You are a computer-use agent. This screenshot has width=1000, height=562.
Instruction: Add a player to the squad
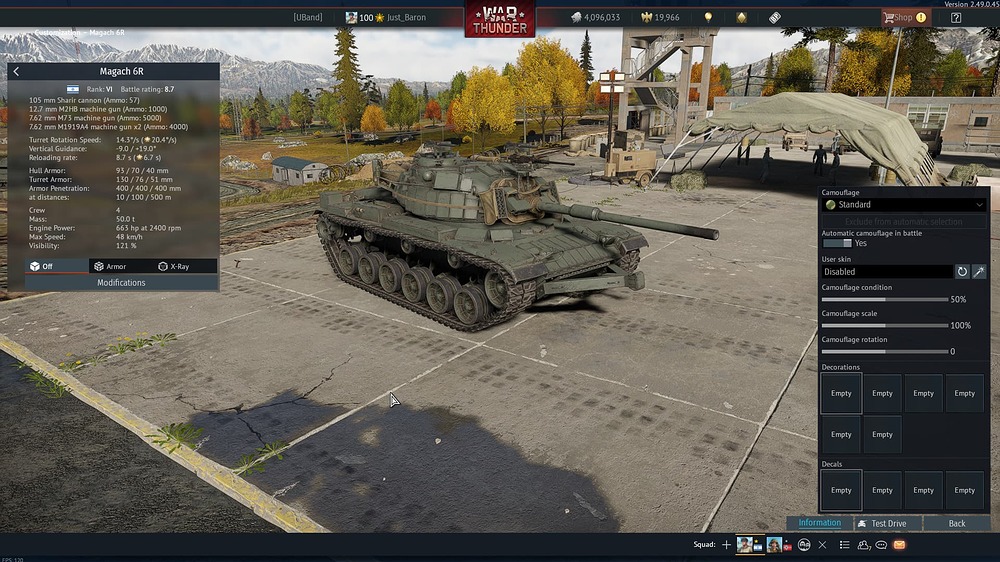pyautogui.click(x=727, y=545)
